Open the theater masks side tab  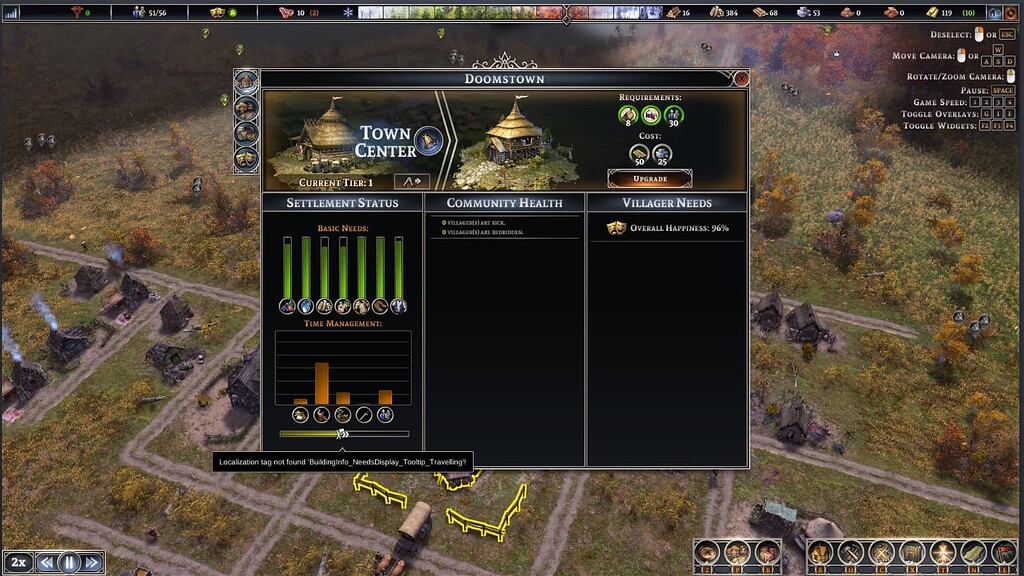[x=246, y=158]
